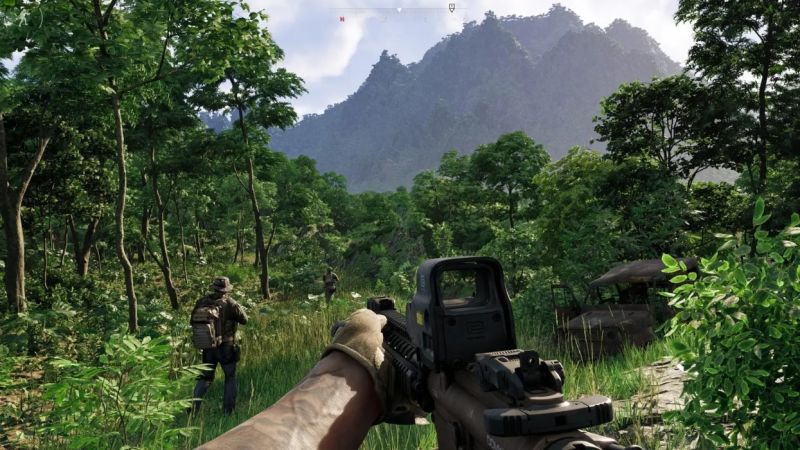
Task: Select the red marker on the compass
Action: click(x=342, y=19)
